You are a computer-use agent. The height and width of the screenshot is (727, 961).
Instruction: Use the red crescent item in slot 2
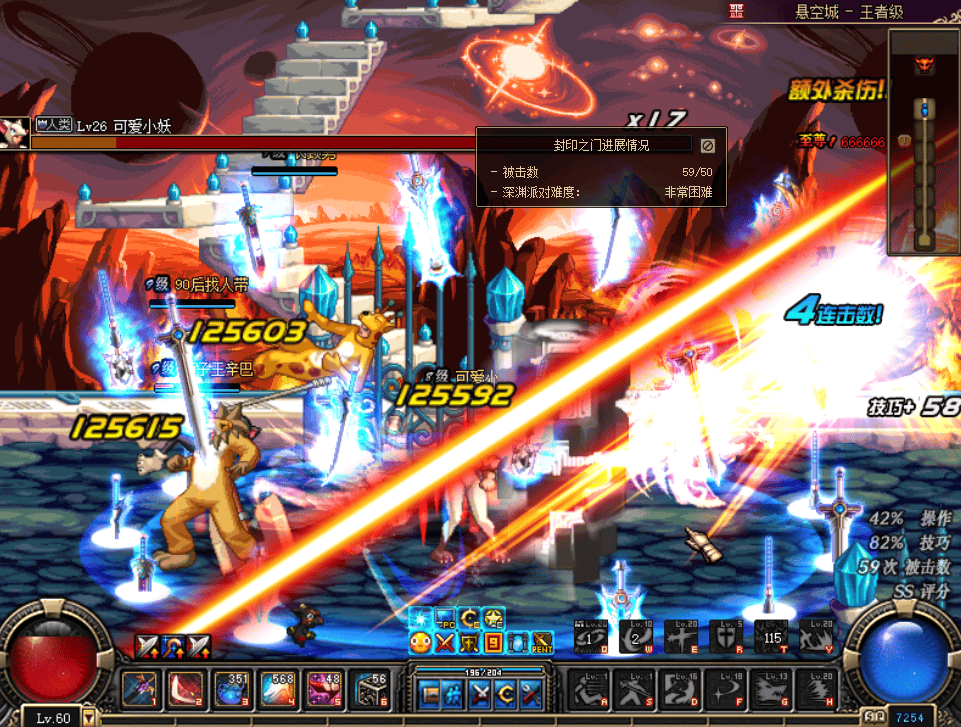point(184,689)
